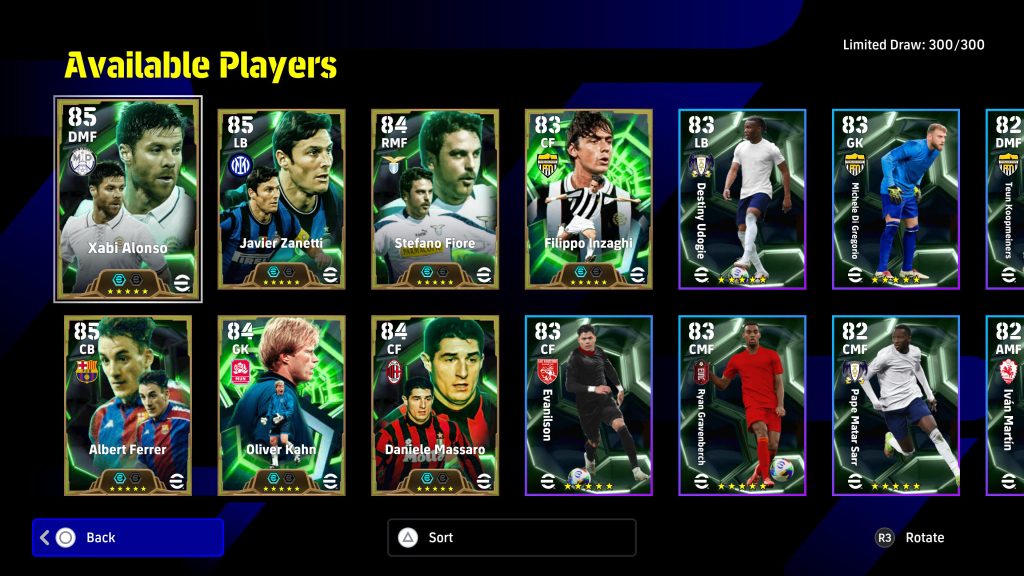The image size is (1024, 576).
Task: Choose the Javier Zanetti card
Action: [x=281, y=199]
